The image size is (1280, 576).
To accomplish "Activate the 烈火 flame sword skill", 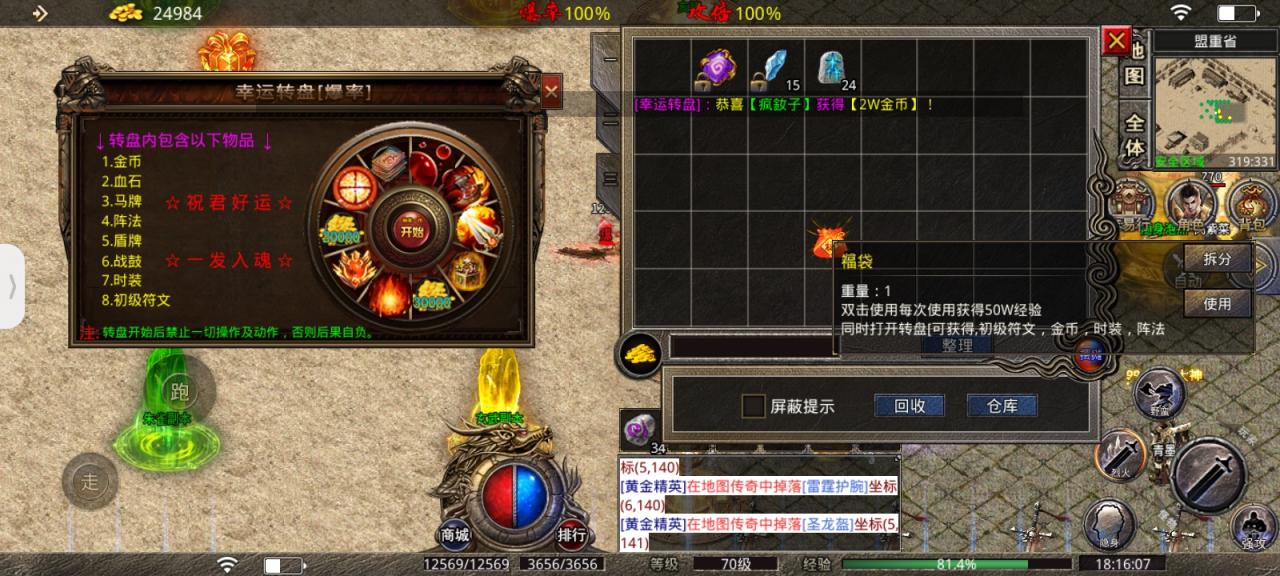I will click(1119, 453).
